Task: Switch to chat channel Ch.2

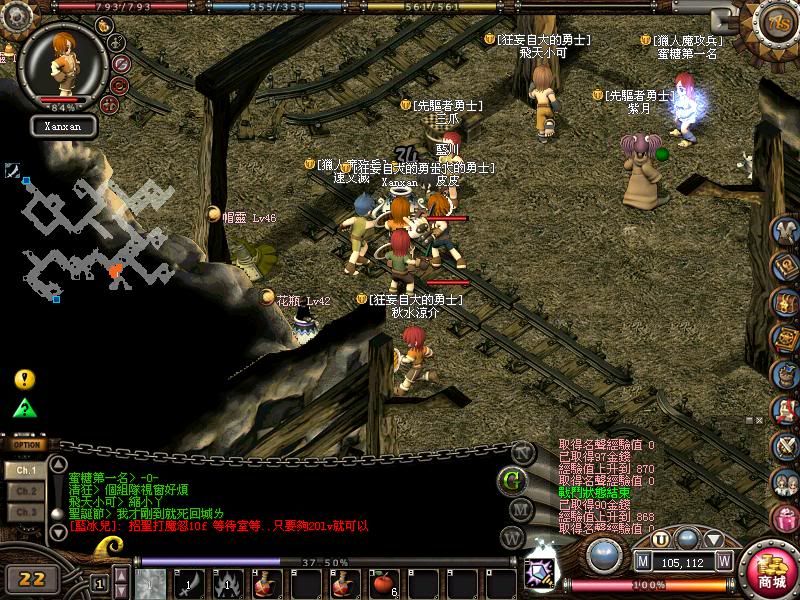Action: [x=26, y=491]
